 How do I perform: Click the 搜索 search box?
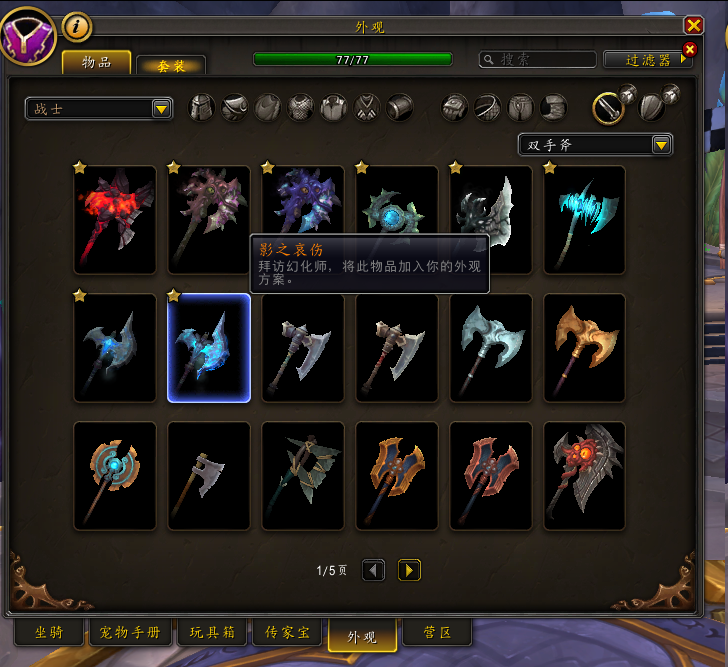[538, 60]
